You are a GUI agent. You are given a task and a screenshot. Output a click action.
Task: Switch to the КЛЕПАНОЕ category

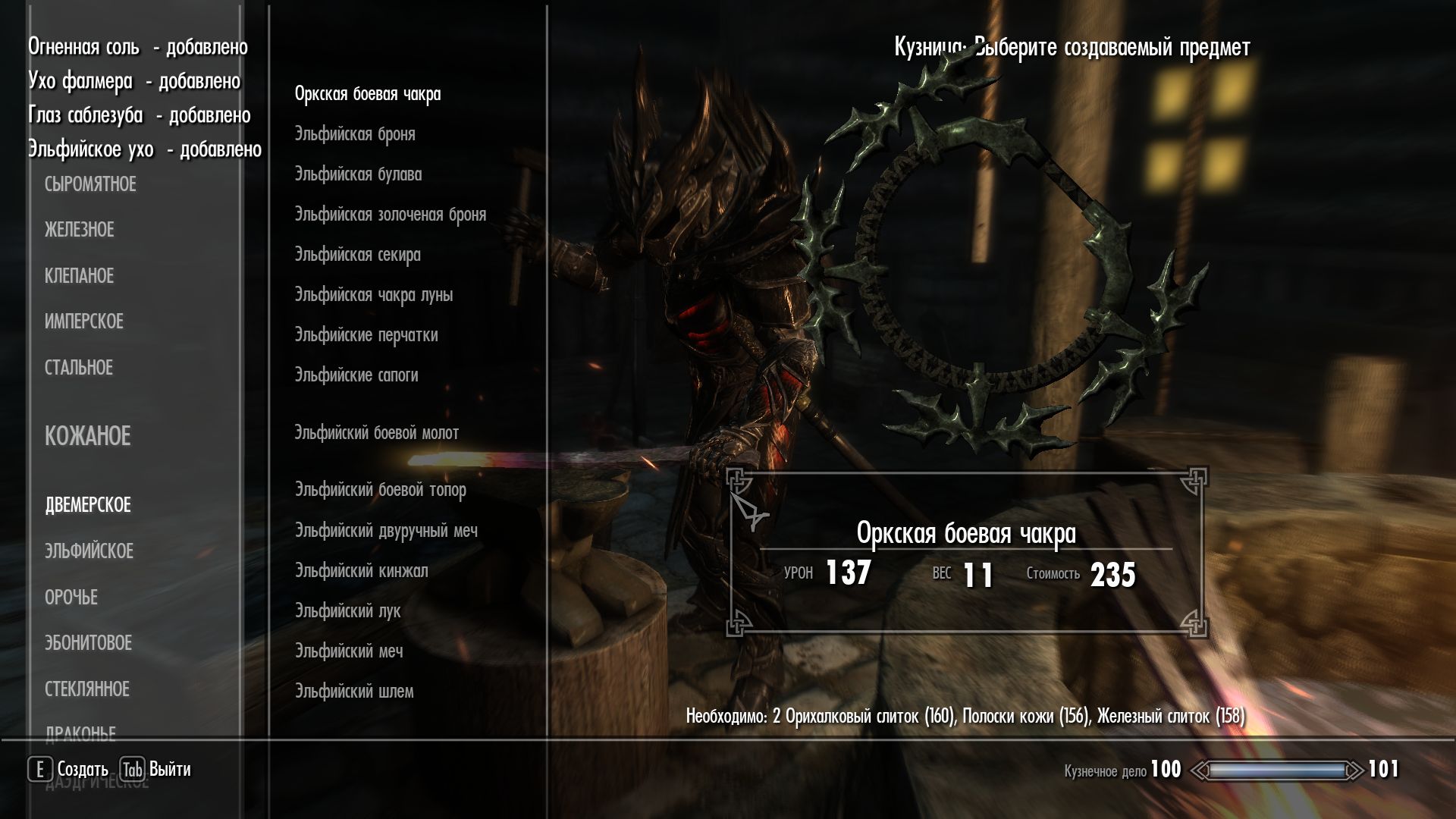point(79,276)
